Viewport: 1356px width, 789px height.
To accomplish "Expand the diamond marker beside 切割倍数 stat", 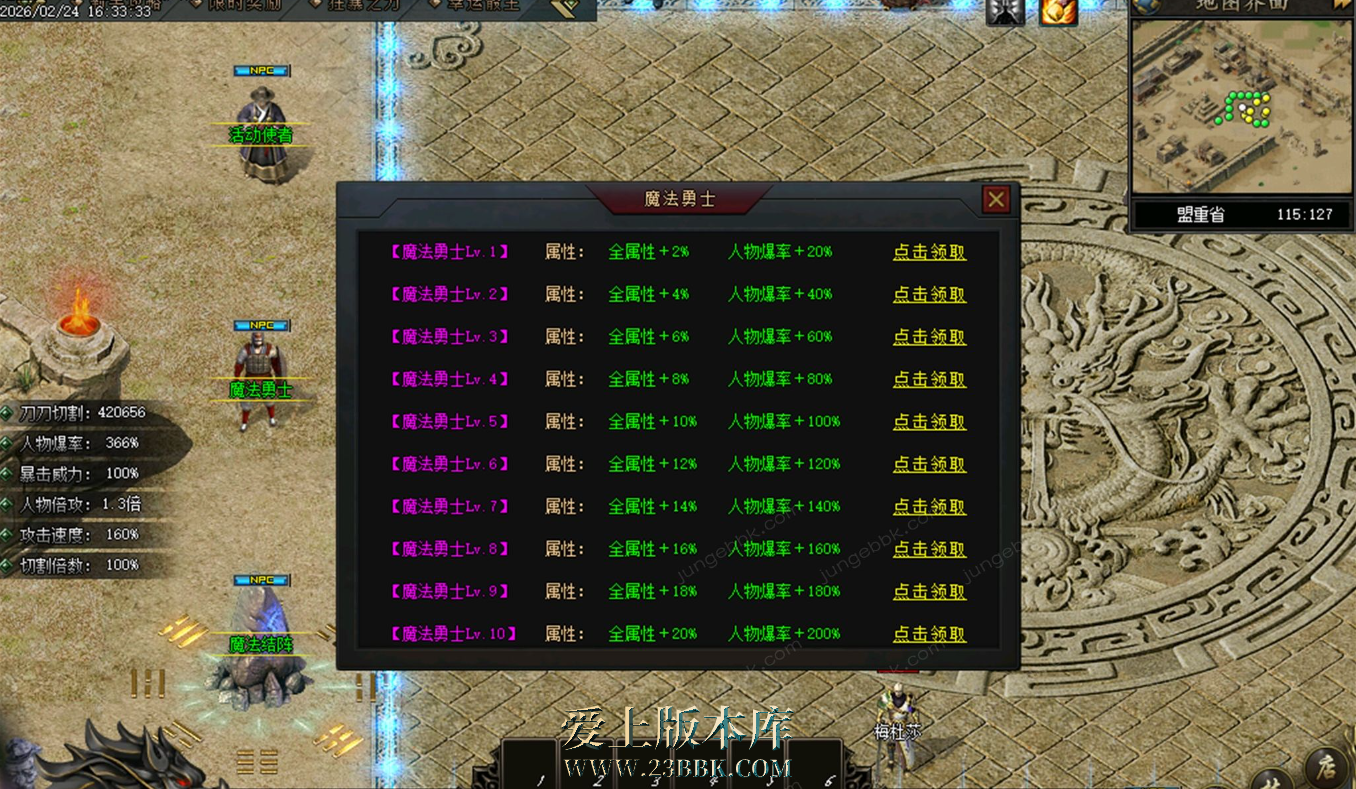I will (7, 565).
